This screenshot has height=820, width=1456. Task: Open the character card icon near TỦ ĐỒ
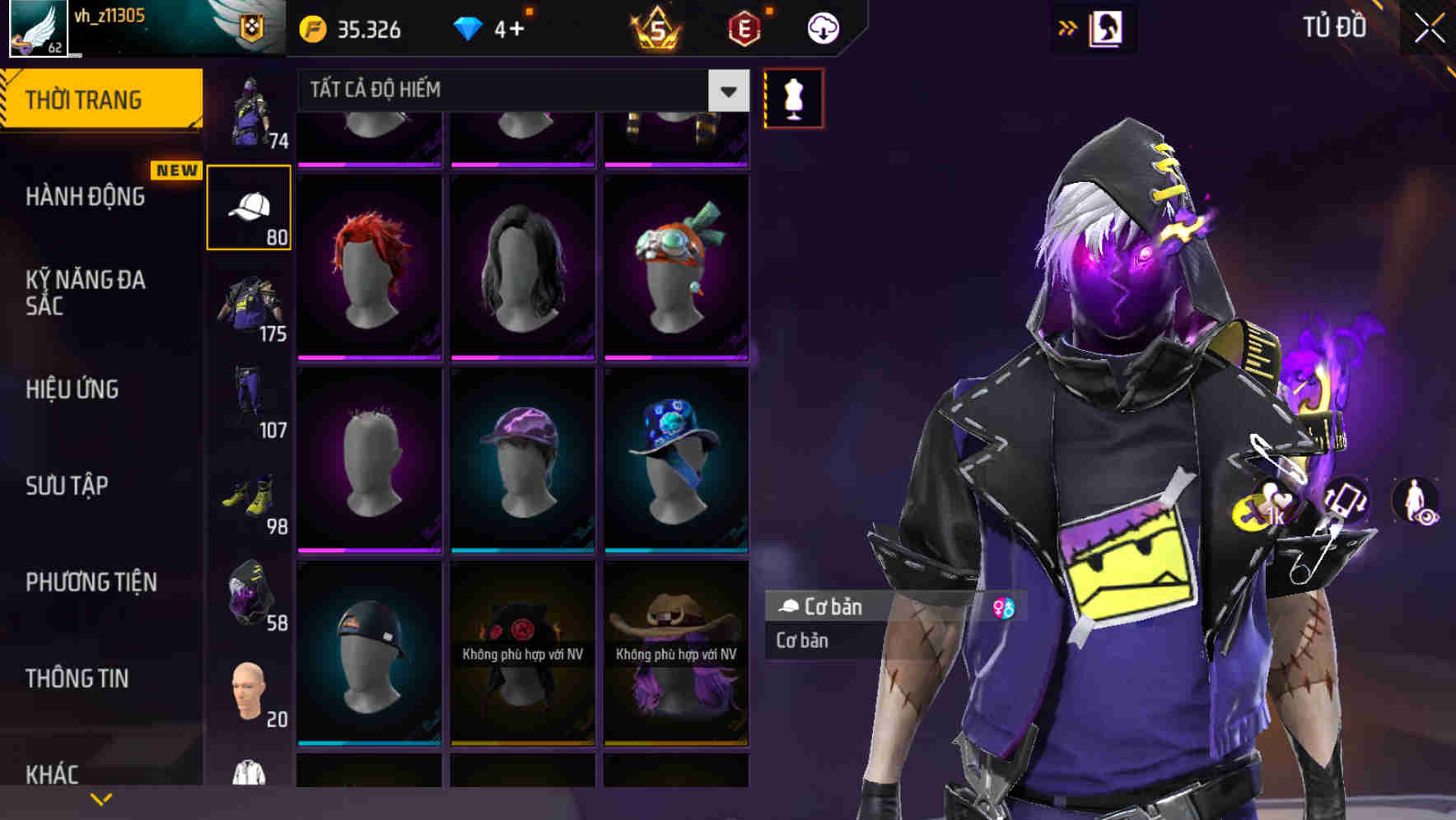[1106, 27]
